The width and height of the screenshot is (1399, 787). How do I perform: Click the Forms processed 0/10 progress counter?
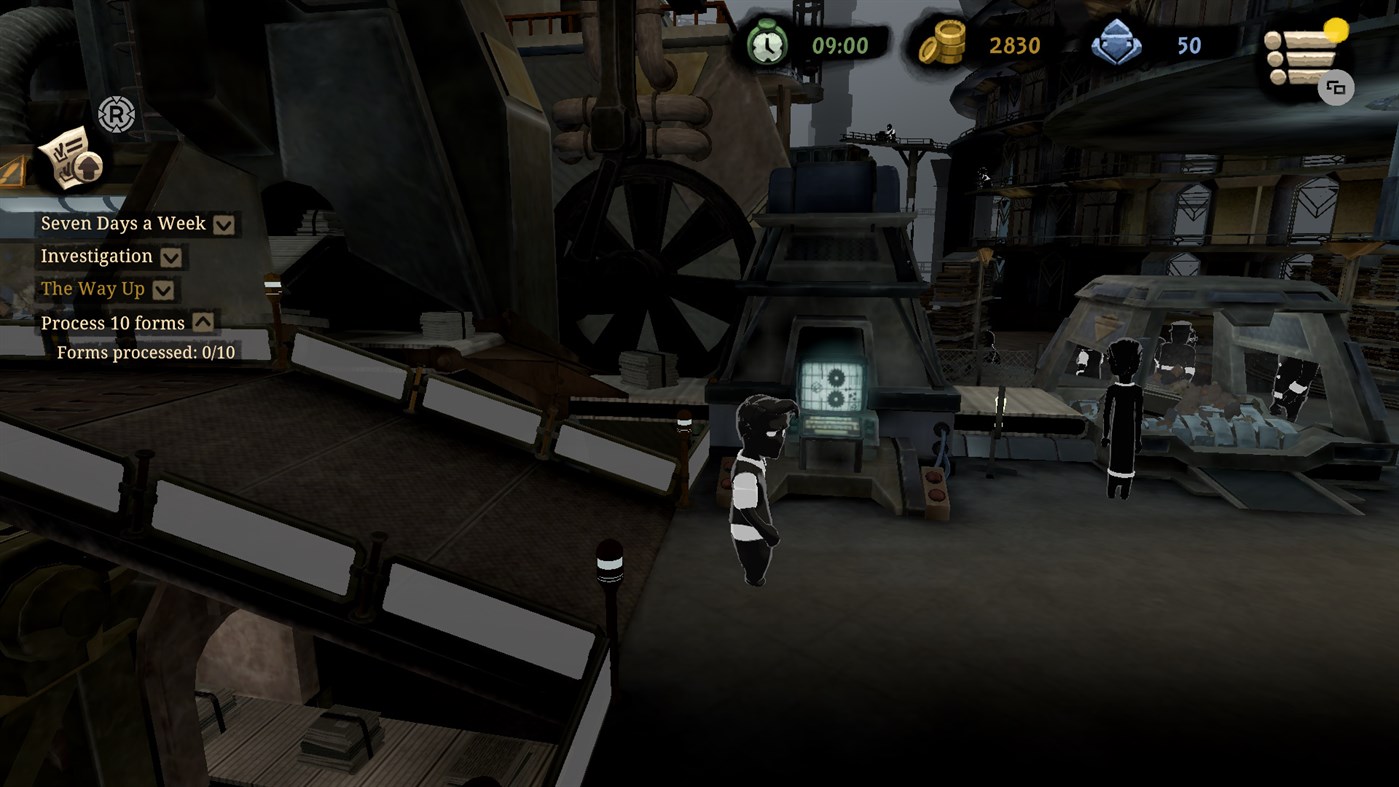tap(147, 351)
